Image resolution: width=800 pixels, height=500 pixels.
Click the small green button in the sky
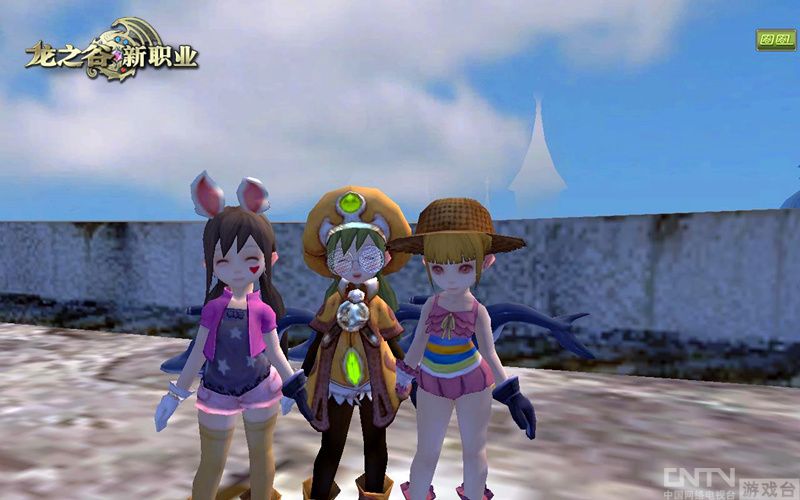(775, 40)
